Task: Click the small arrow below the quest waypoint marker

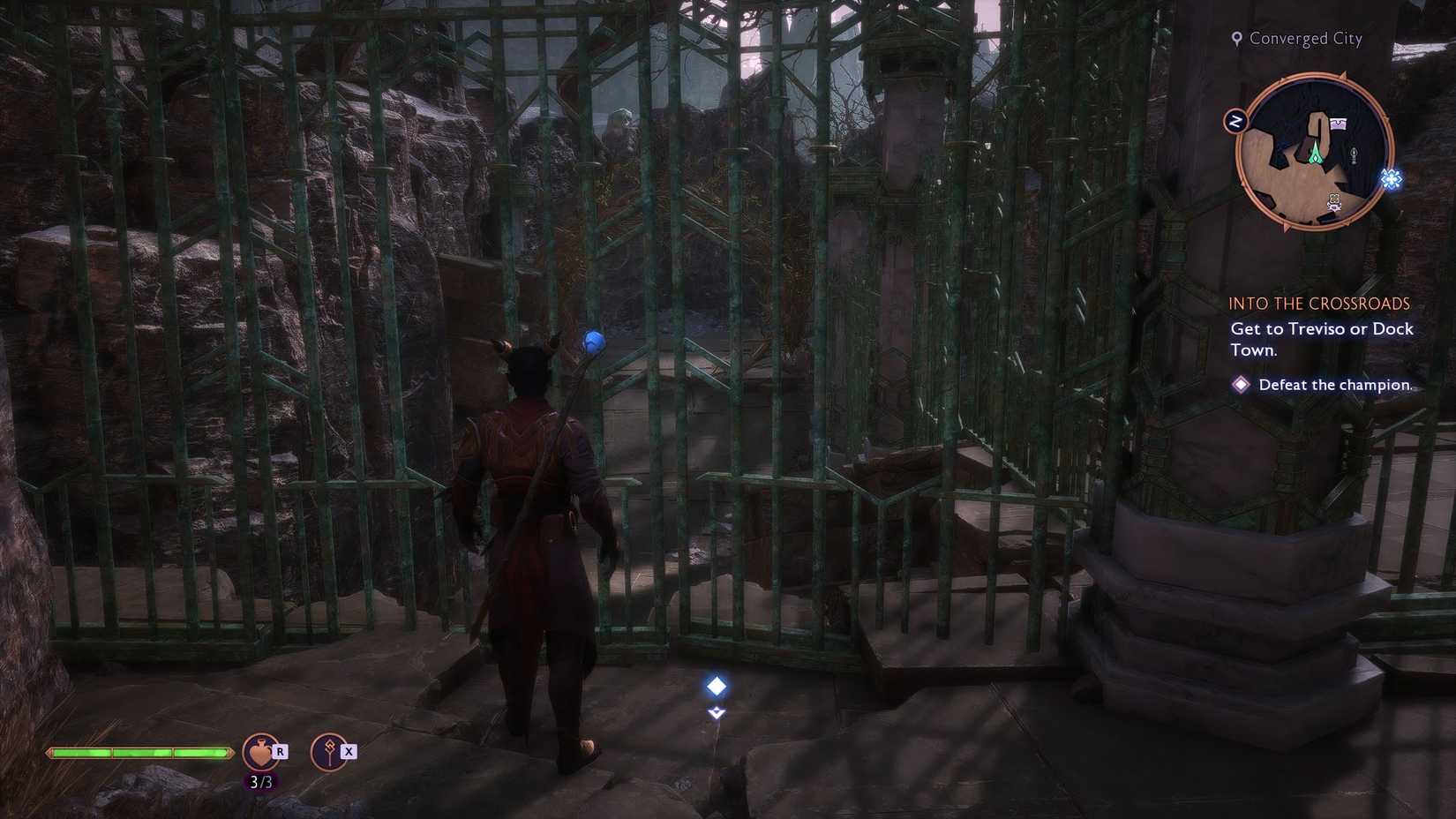Action: coord(715,713)
